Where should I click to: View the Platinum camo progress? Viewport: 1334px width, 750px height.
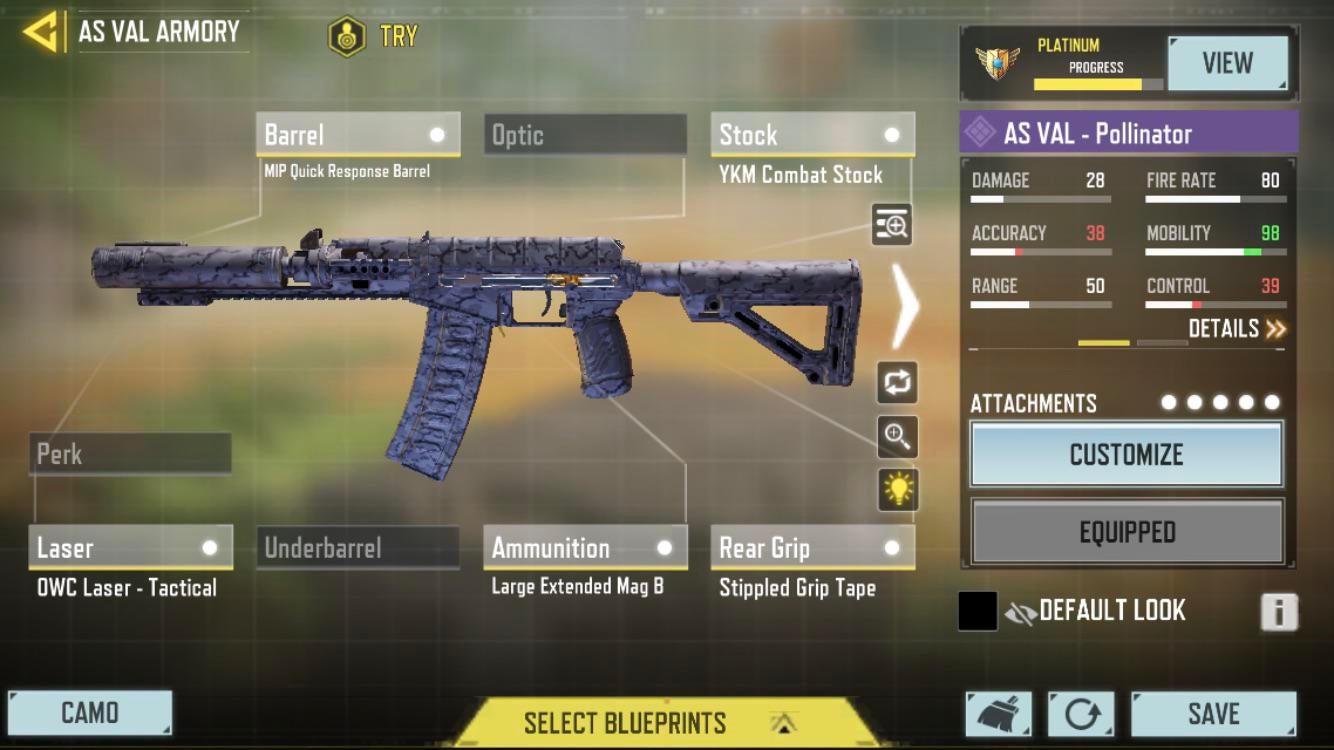[x=1227, y=64]
